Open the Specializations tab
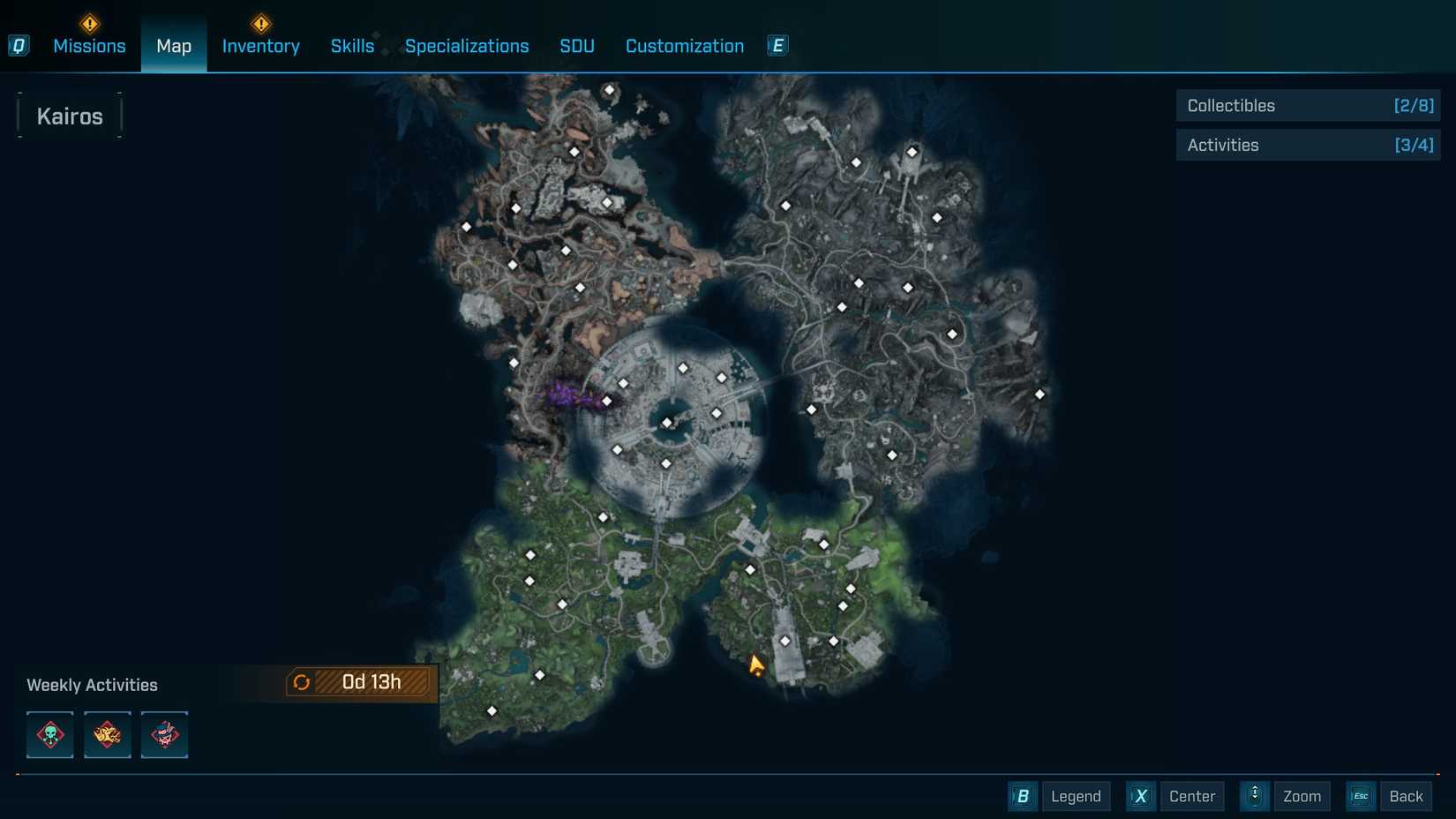The height and width of the screenshot is (819, 1456). [467, 45]
